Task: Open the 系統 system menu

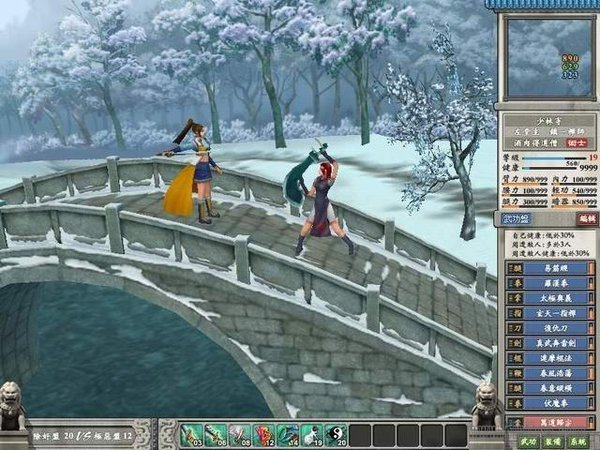Action: (578, 440)
